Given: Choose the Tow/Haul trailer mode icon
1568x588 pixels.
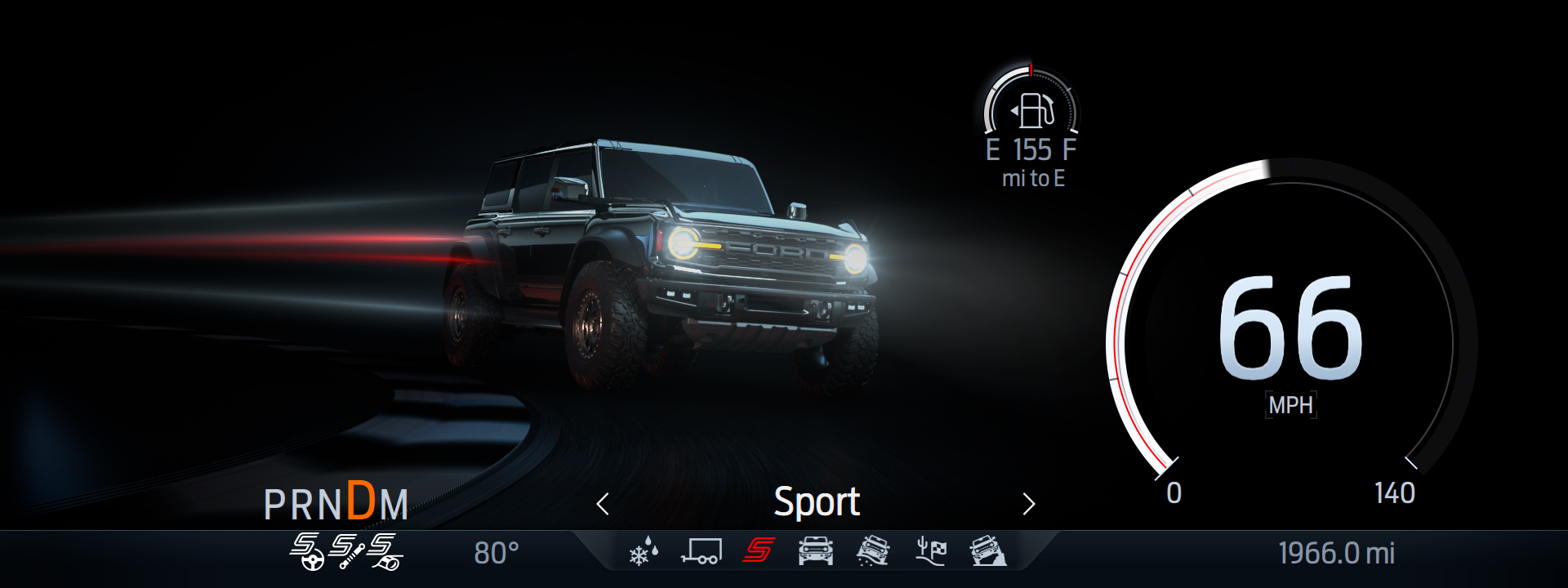Looking at the screenshot, I should click(x=701, y=552).
